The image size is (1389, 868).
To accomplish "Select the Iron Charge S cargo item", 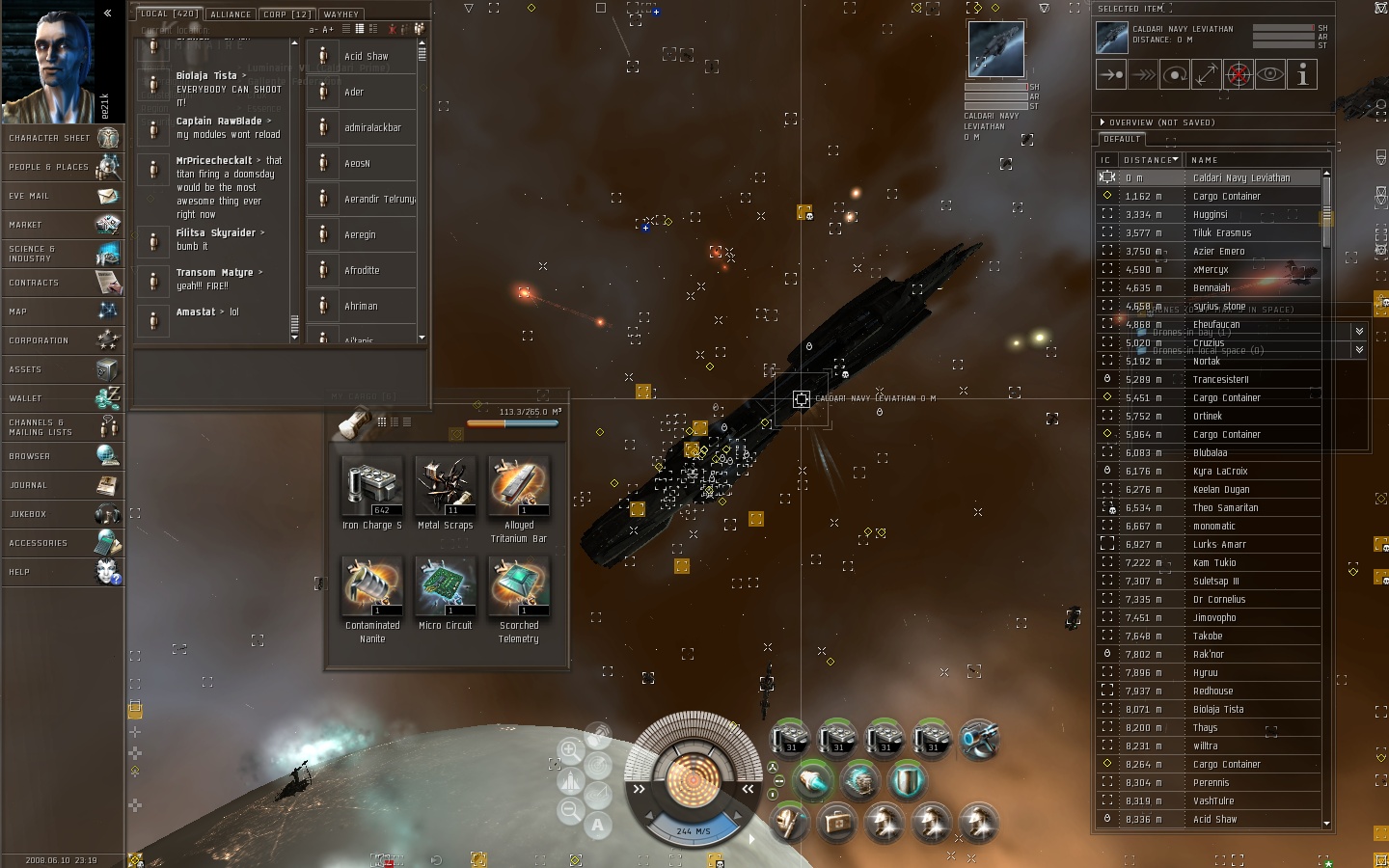I will click(x=372, y=487).
